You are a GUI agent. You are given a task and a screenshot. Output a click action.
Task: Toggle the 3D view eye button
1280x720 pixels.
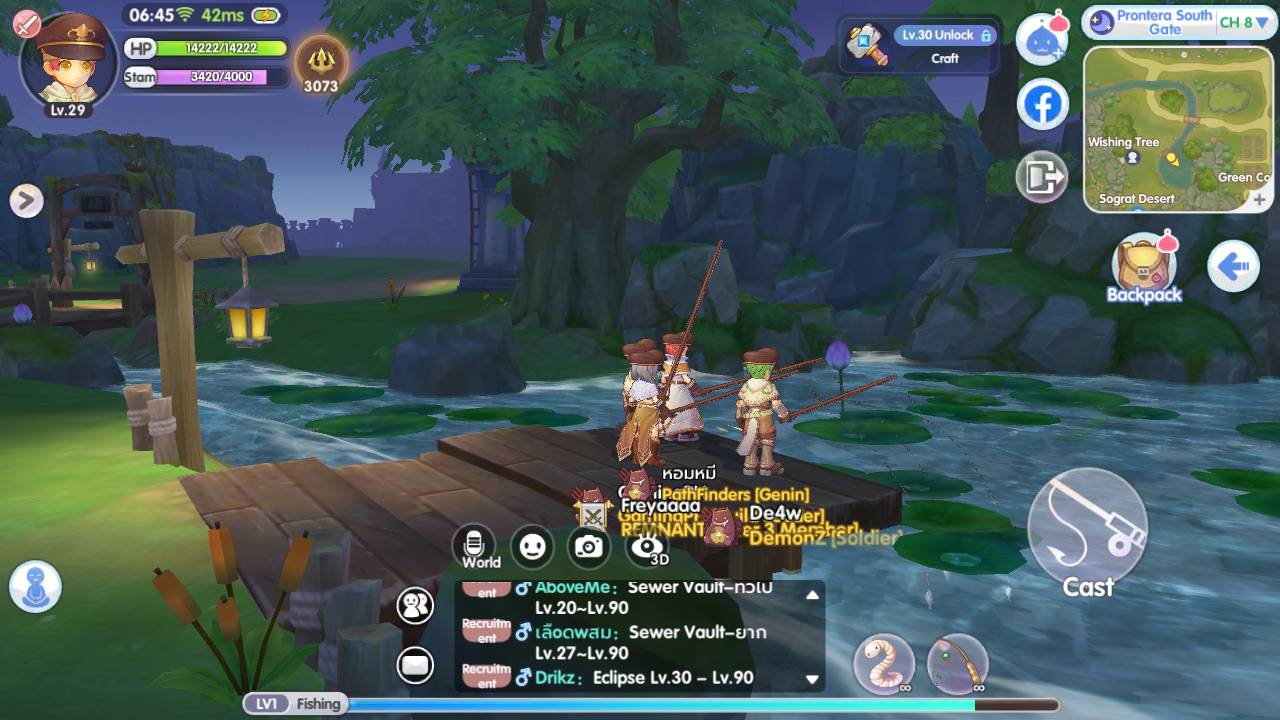tap(647, 546)
